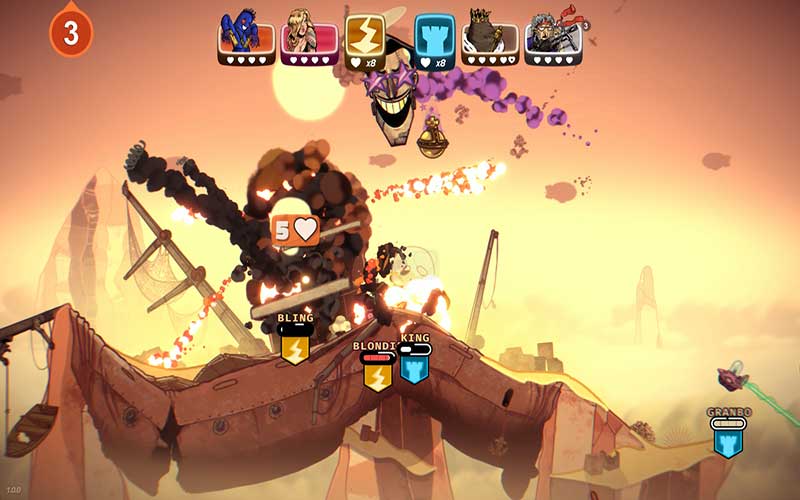Click the gold lightning bolt team badge
This screenshot has height=500, width=800.
point(364,34)
